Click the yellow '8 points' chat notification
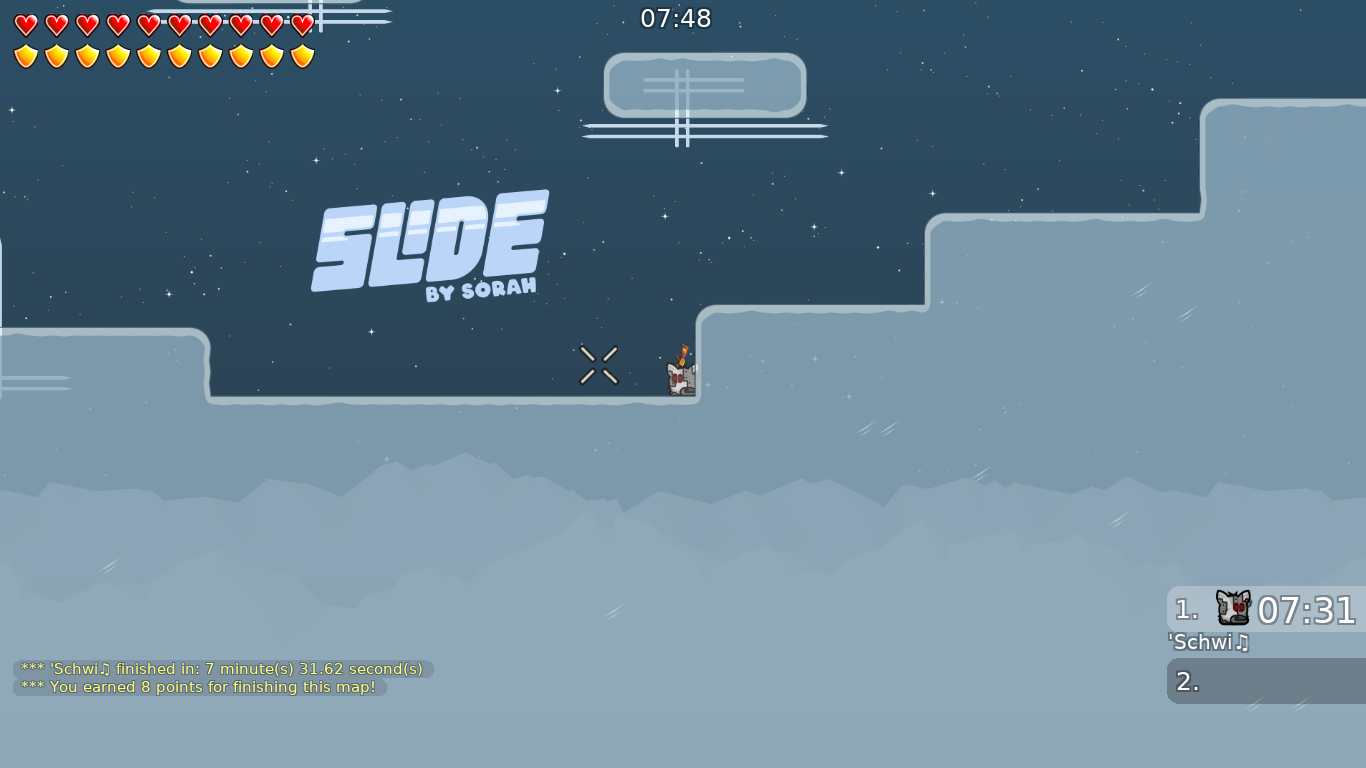 click(x=198, y=687)
